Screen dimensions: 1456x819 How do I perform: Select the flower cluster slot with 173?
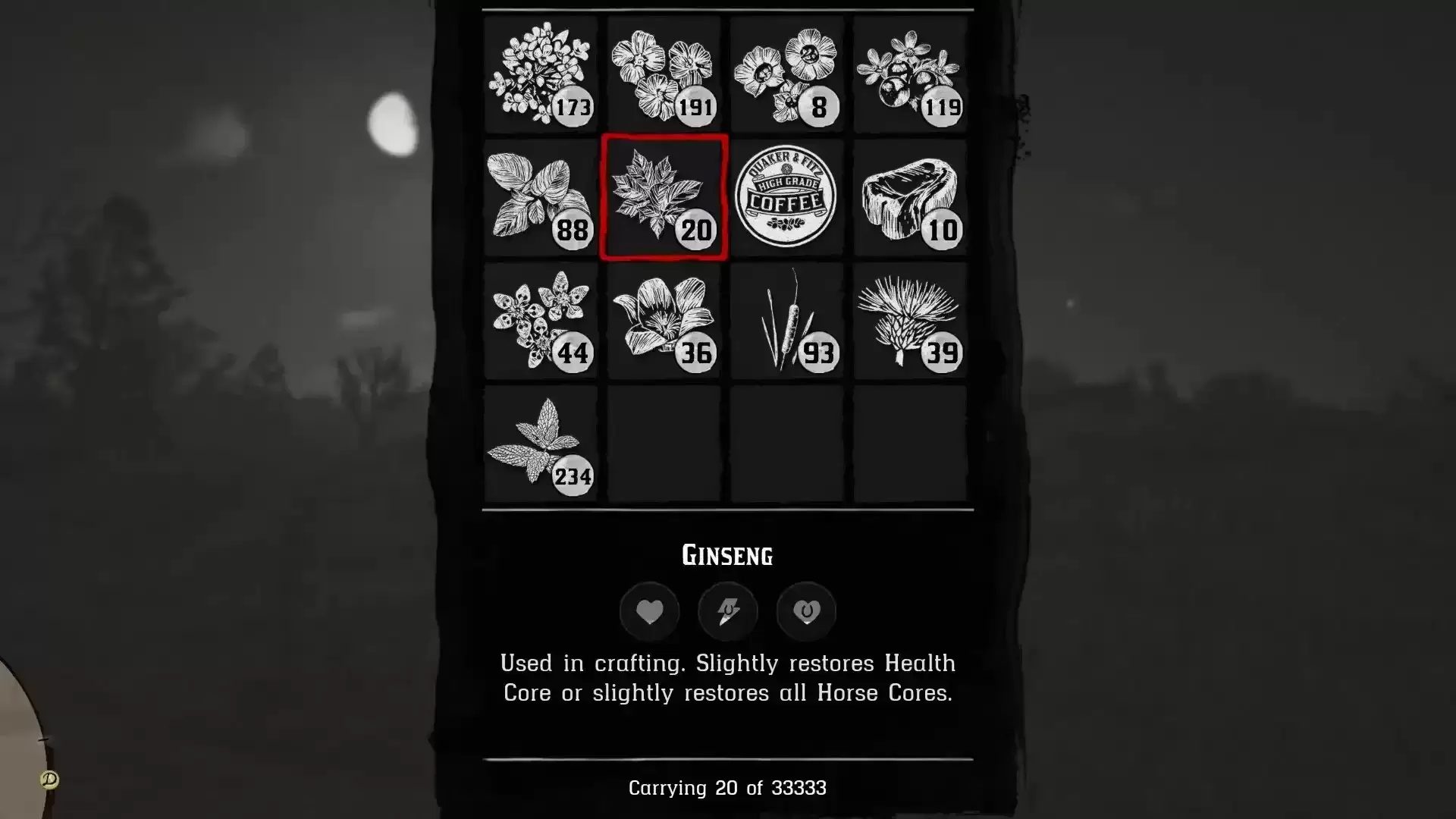tap(541, 74)
